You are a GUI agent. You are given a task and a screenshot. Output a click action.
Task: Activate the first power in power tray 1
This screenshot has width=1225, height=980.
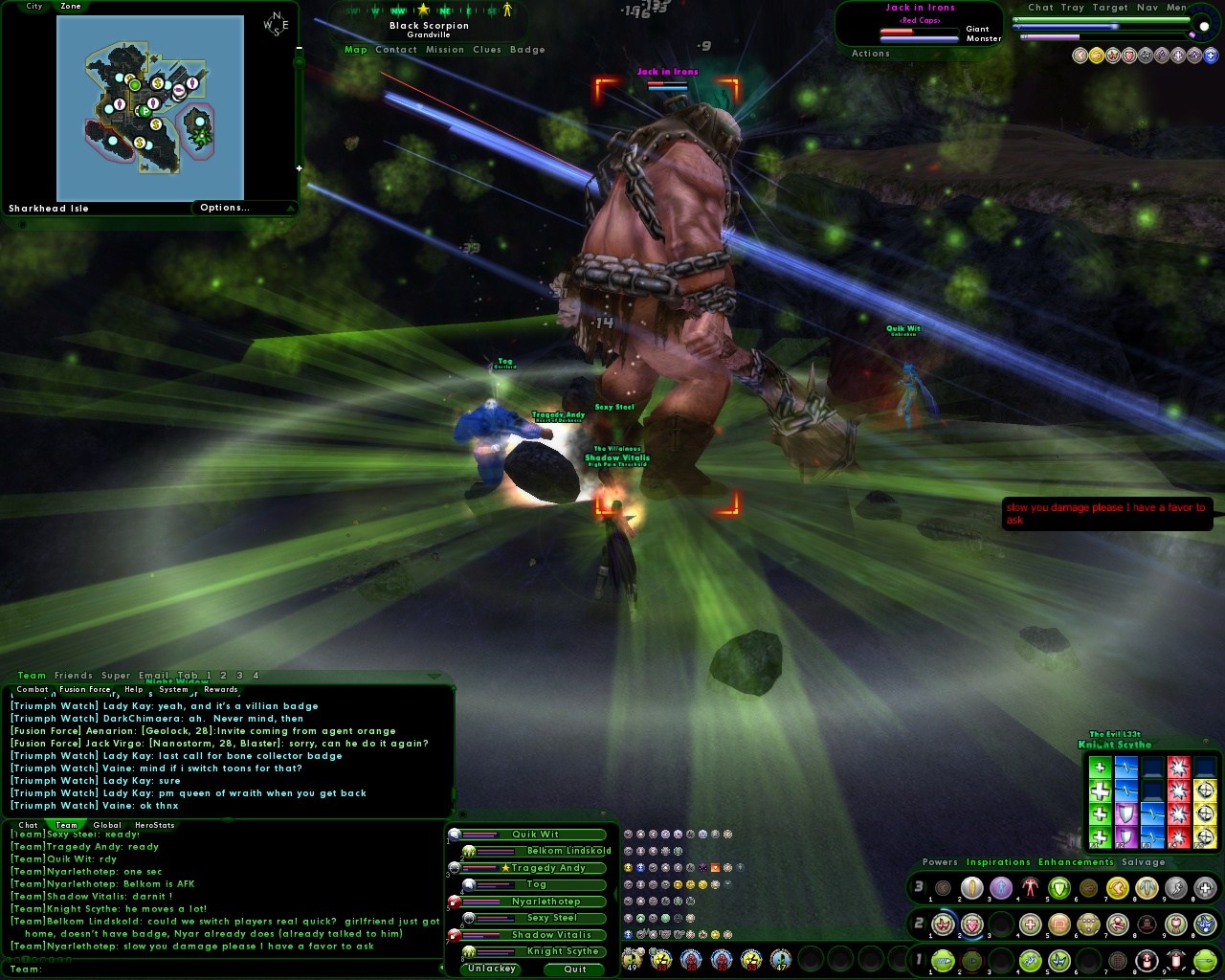[944, 959]
